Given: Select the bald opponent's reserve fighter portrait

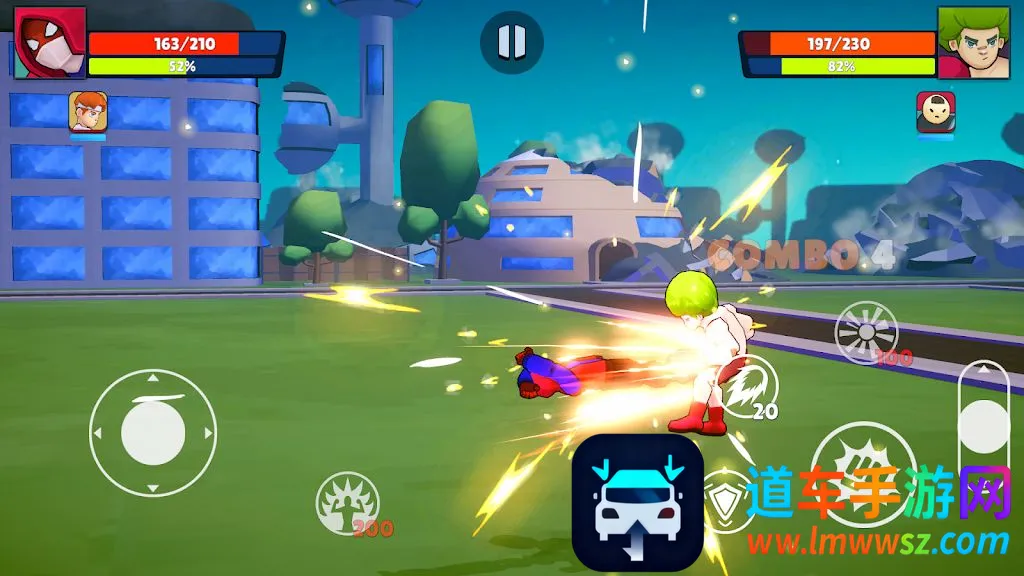Looking at the screenshot, I should (x=935, y=112).
